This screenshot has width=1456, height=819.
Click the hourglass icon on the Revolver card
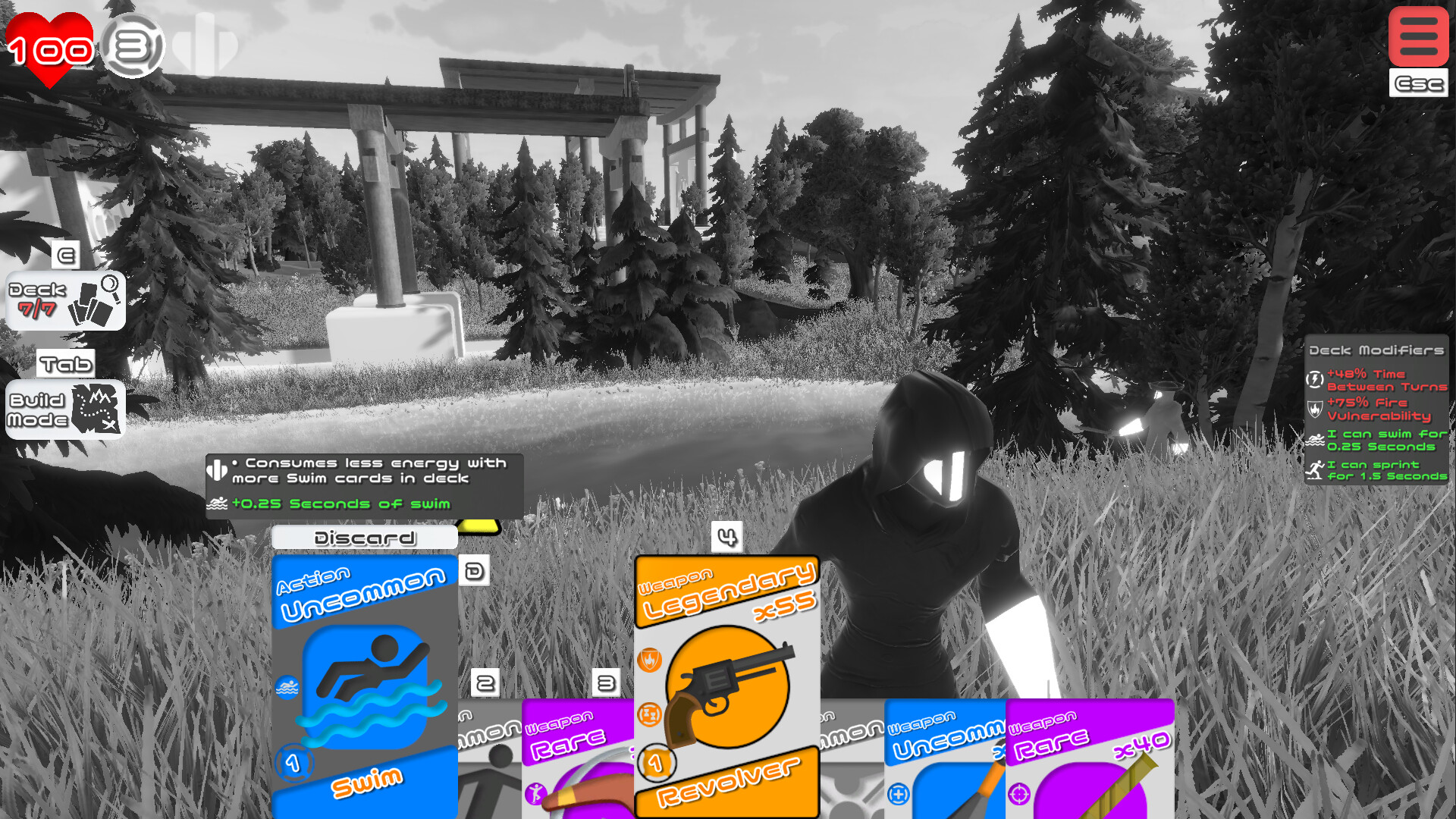point(649,713)
